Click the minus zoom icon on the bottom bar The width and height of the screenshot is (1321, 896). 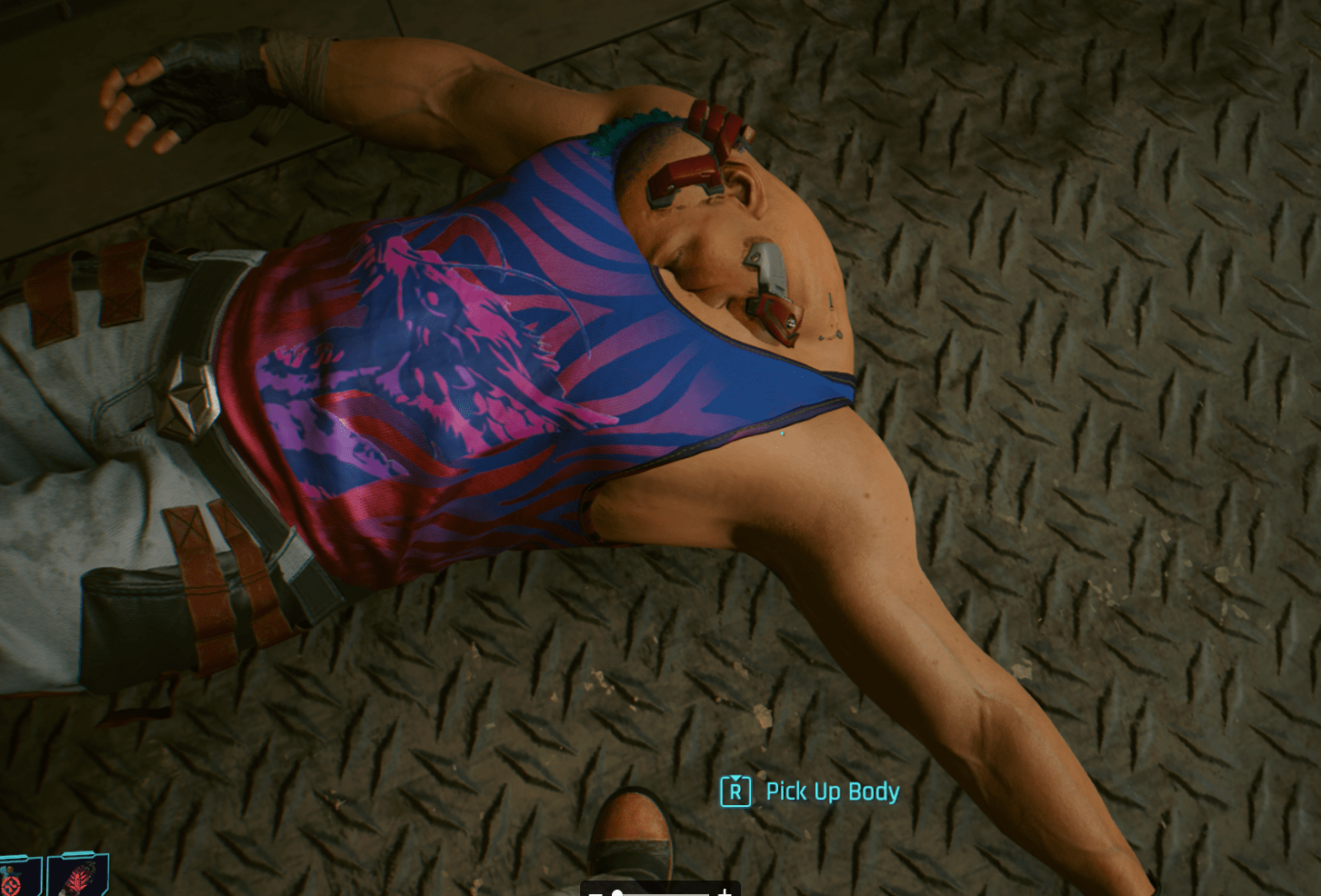595,894
